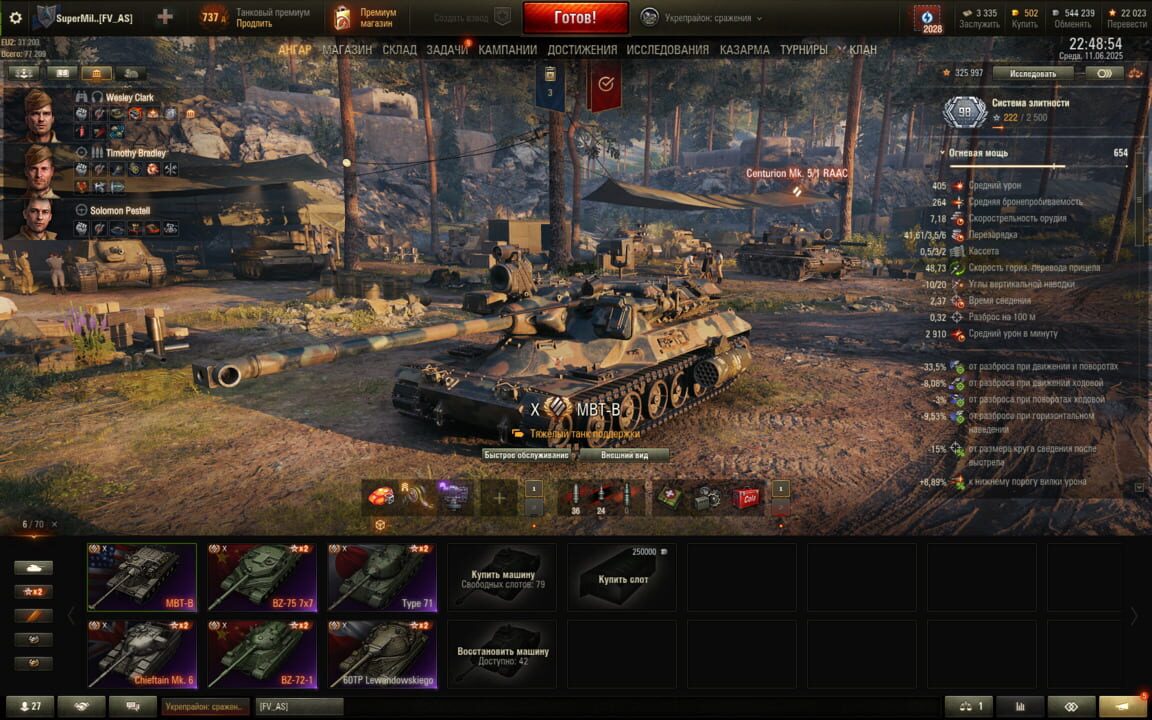Click Быстрое обслуживание button
This screenshot has width=1152, height=720.
(526, 454)
